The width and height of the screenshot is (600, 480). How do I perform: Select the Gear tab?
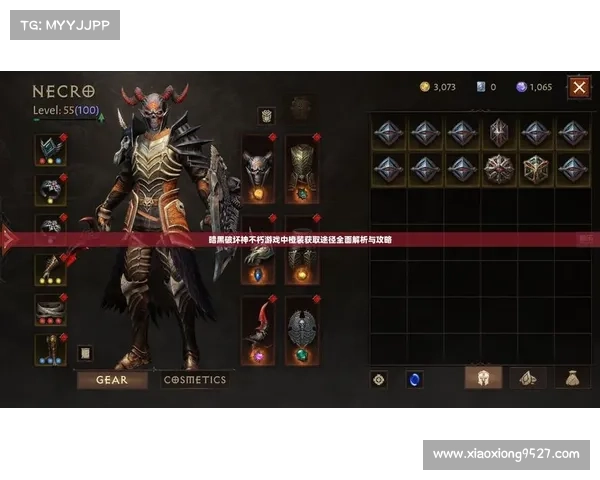112,380
